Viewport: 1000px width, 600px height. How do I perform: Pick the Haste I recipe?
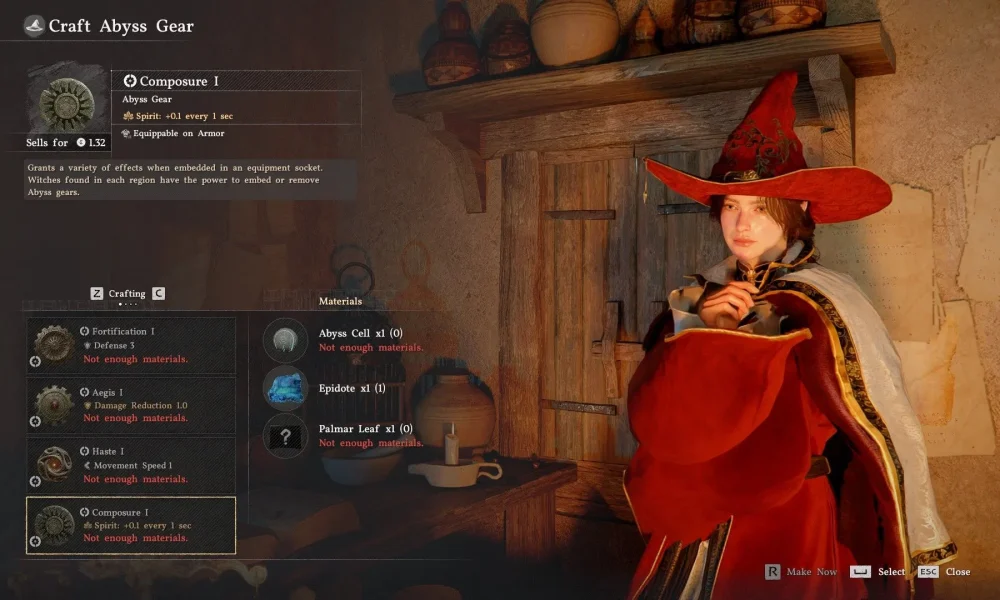coord(131,465)
